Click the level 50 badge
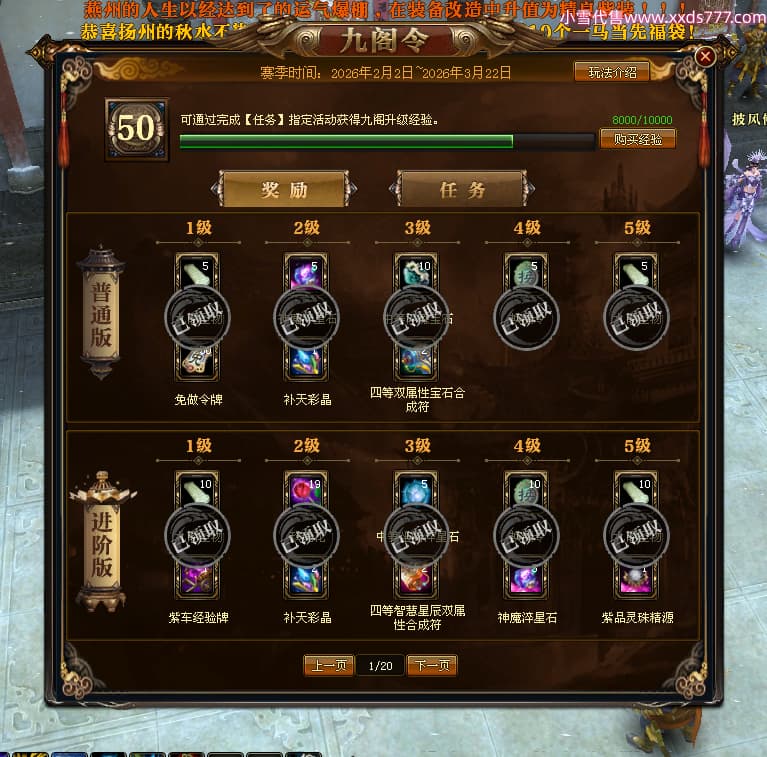The image size is (767, 757). [137, 129]
